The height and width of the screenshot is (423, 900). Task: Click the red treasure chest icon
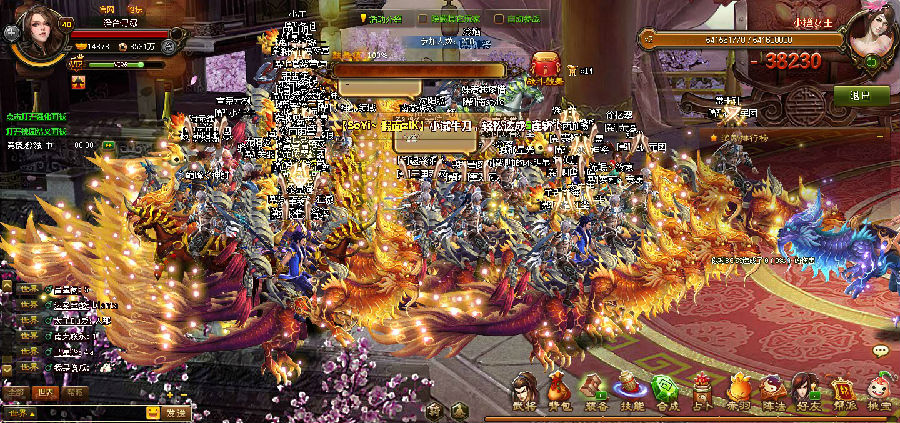pyautogui.click(x=544, y=64)
